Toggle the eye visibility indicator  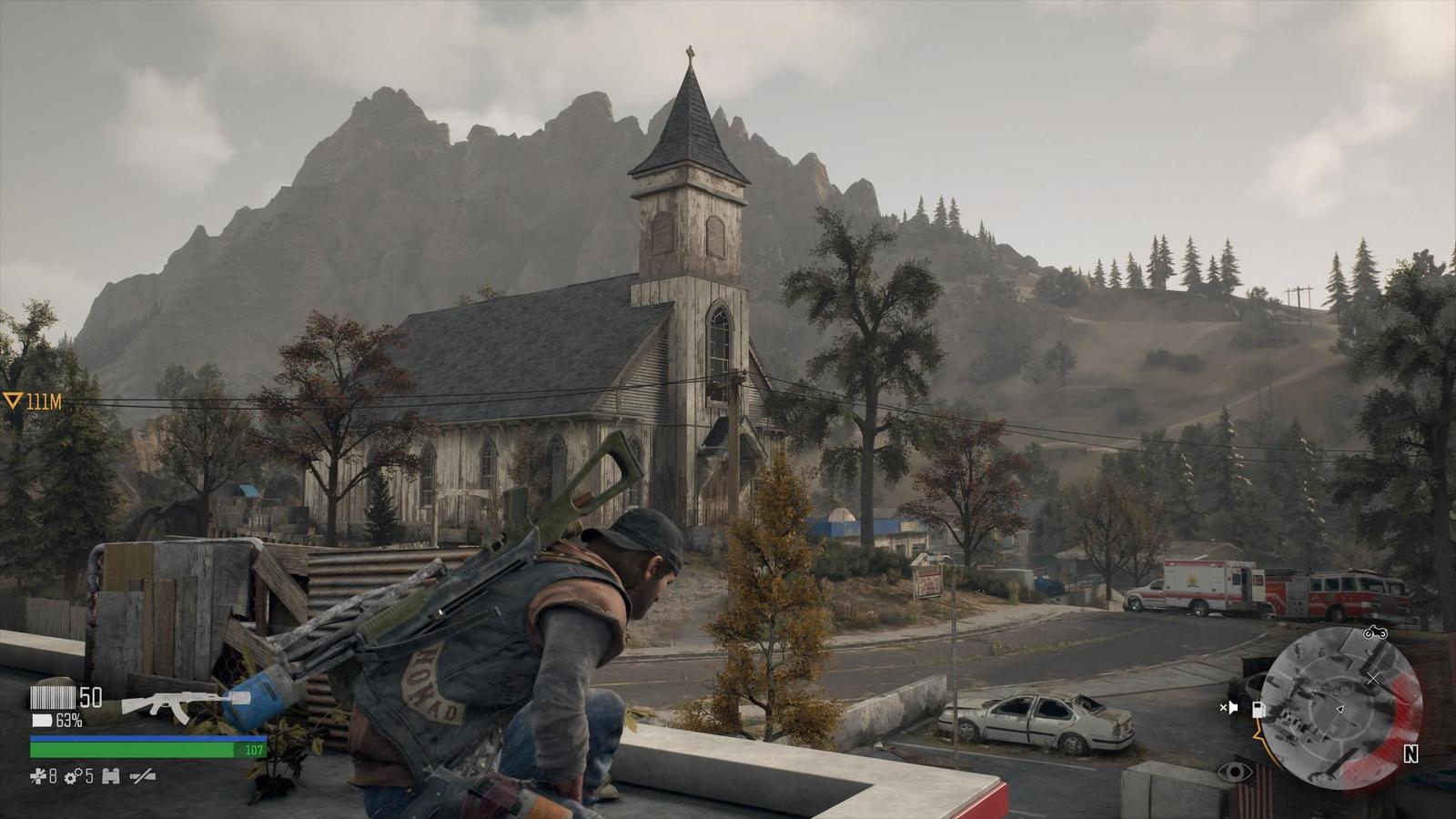click(x=1234, y=773)
